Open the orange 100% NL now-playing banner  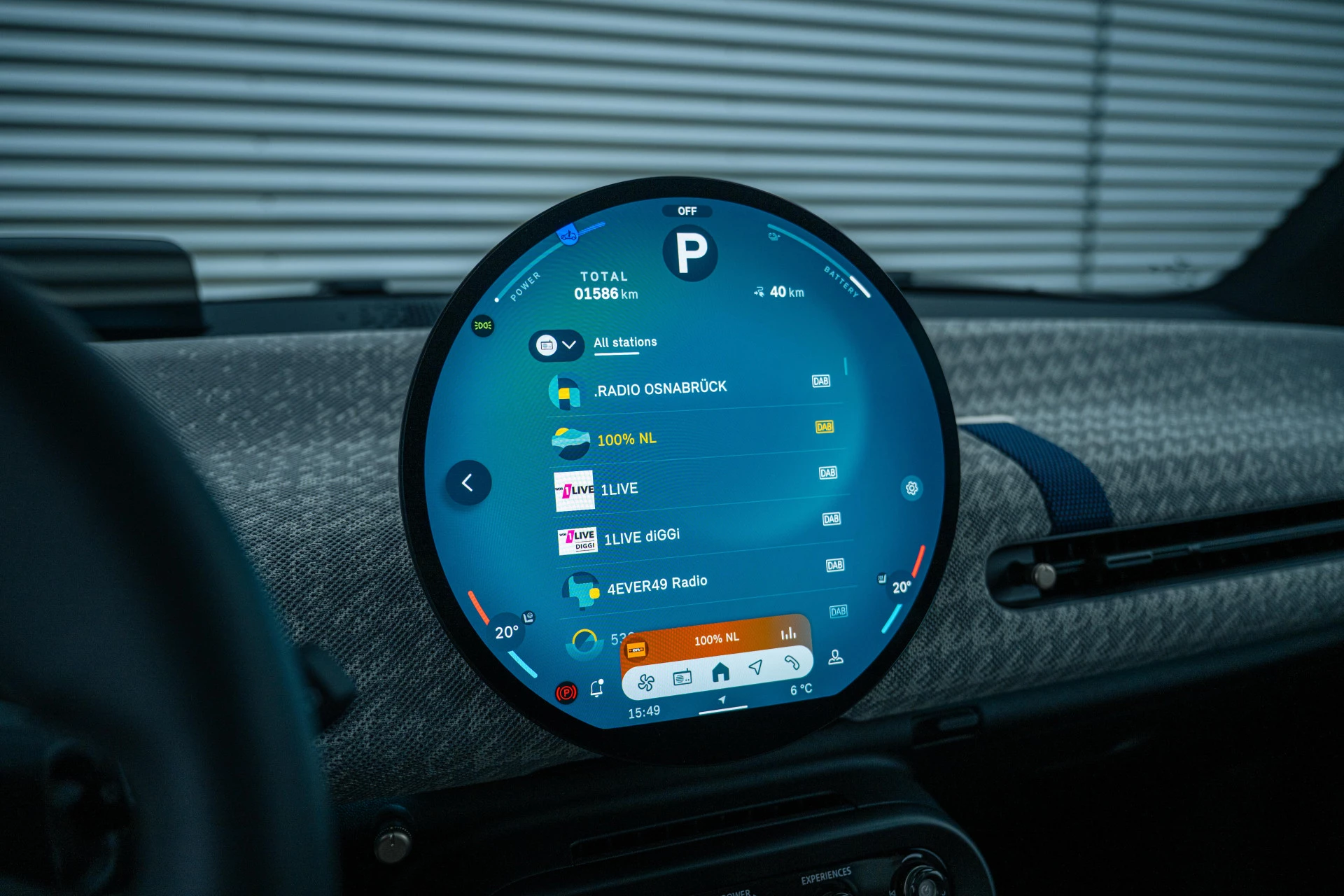716,639
